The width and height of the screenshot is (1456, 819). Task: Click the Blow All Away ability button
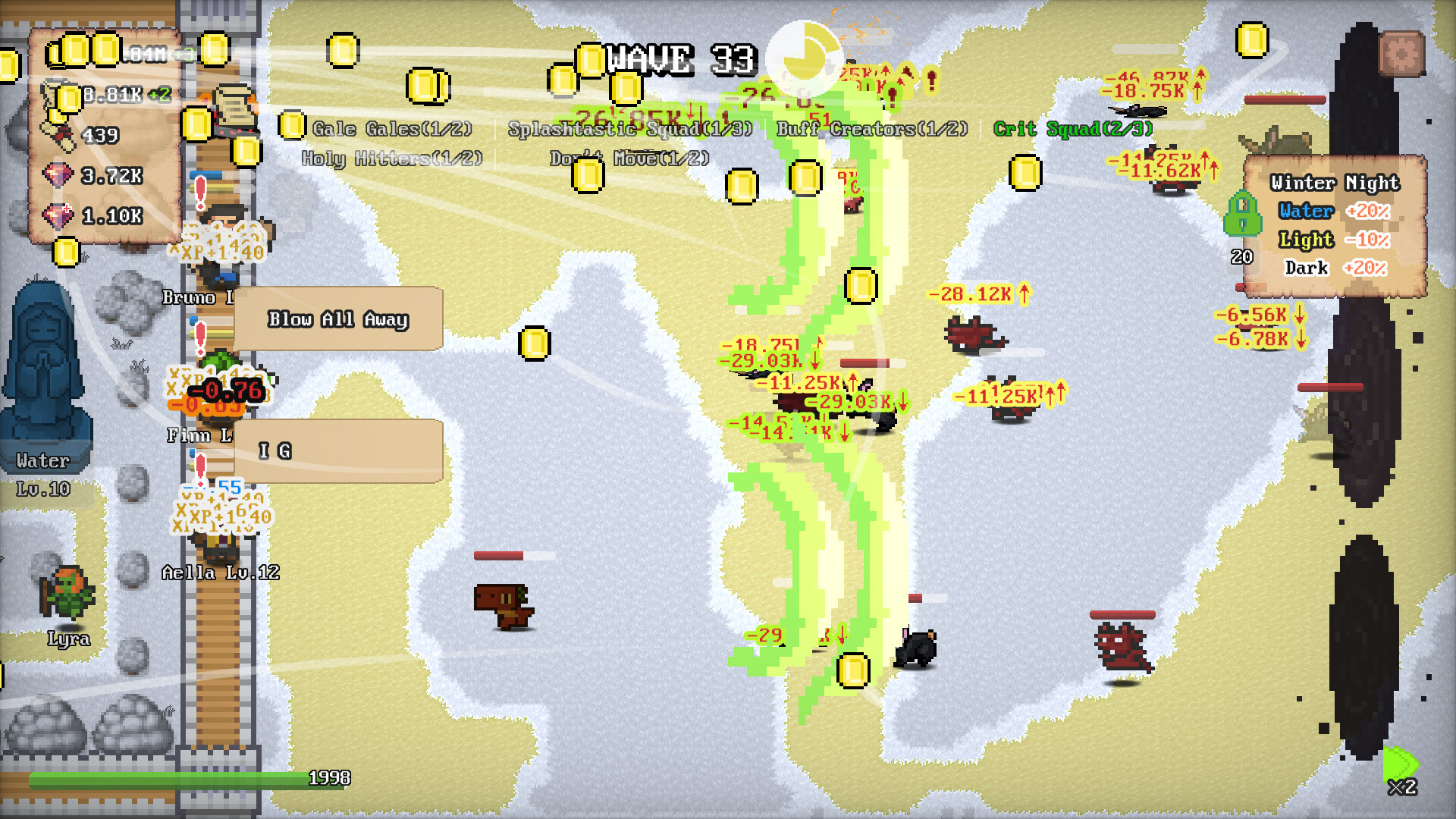337,320
